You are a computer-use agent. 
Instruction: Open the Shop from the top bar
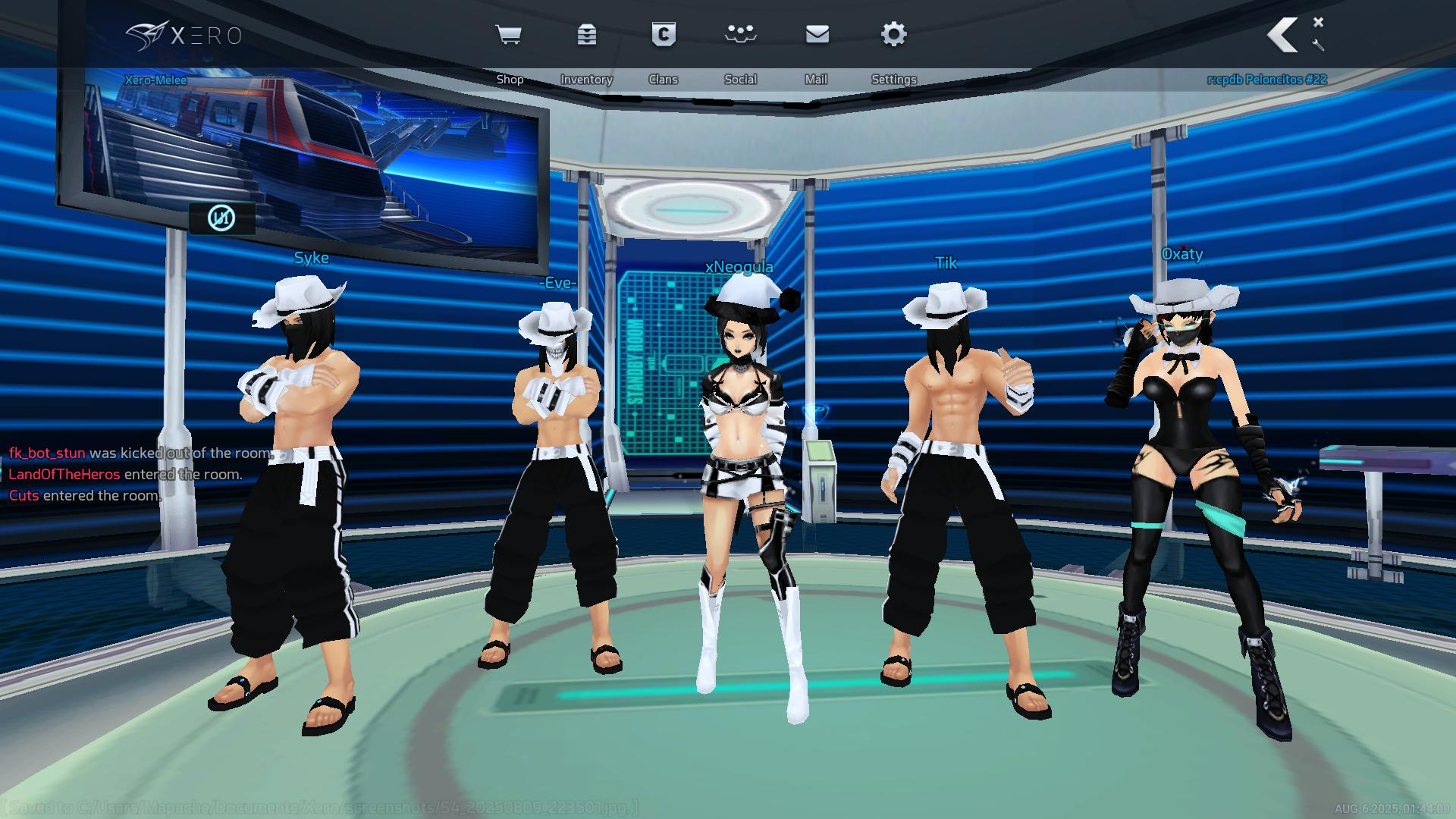tap(509, 36)
